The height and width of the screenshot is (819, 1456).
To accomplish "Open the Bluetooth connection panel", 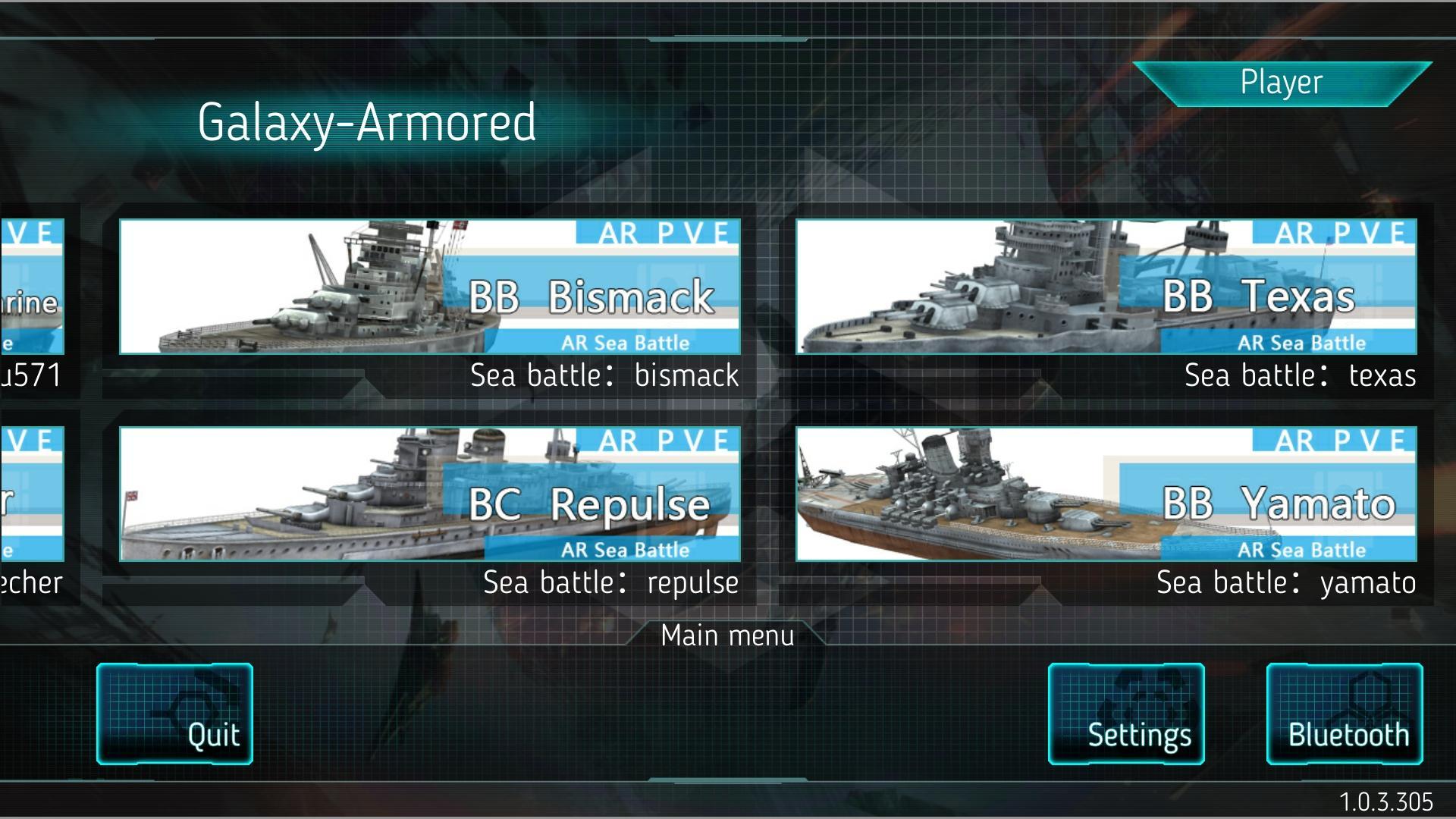I will (1345, 713).
